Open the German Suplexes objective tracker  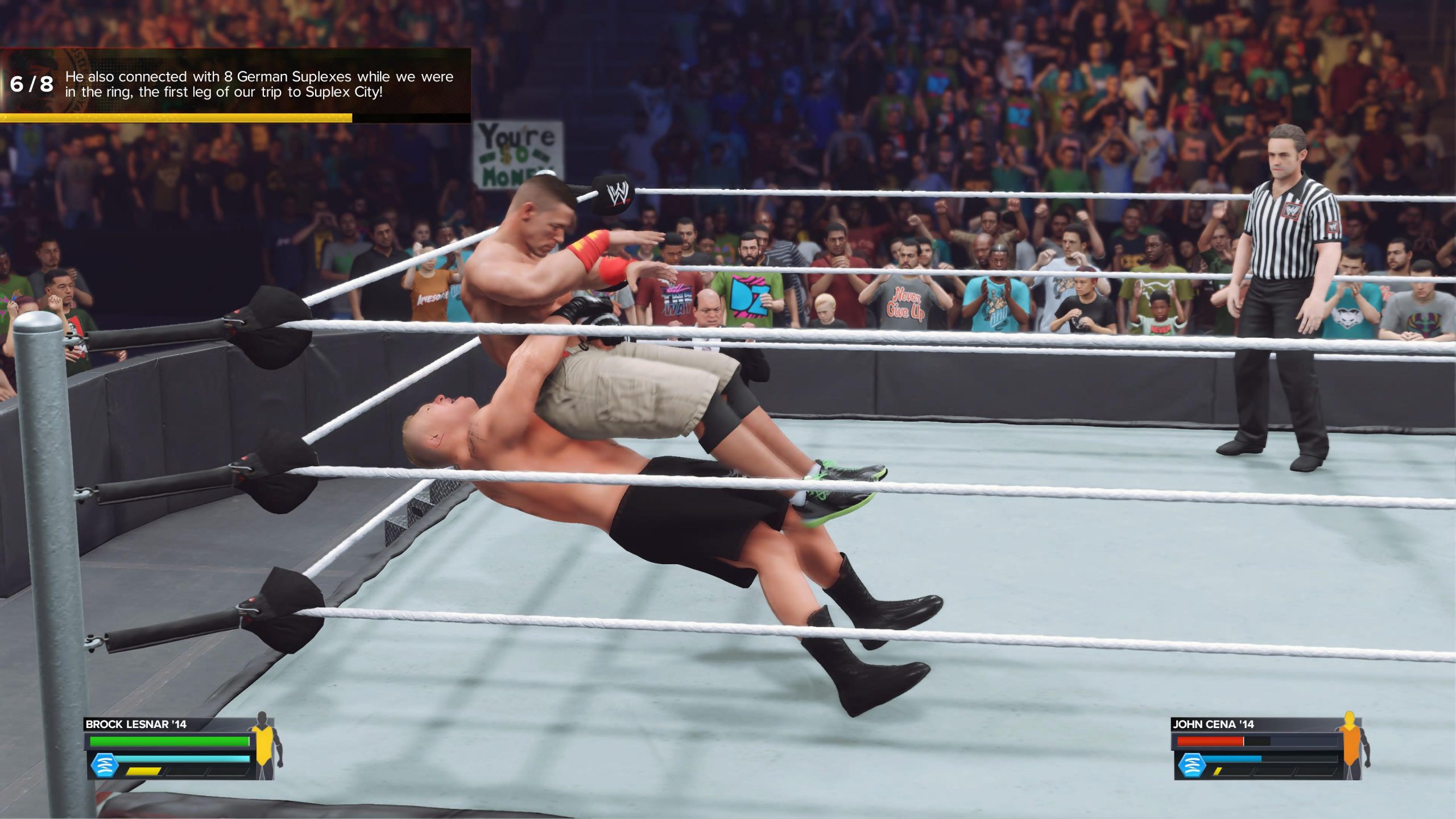(x=235, y=84)
